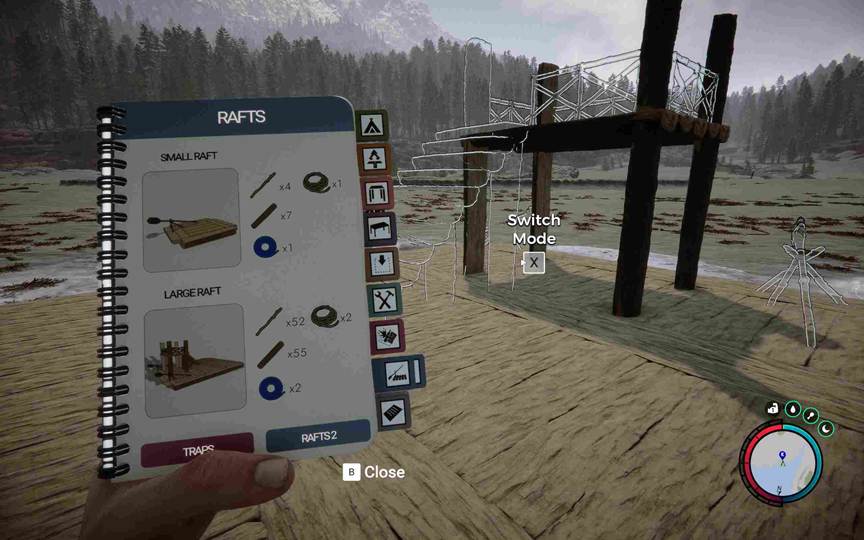864x540 pixels.
Task: Open the crossed tools tab
Action: pos(385,299)
